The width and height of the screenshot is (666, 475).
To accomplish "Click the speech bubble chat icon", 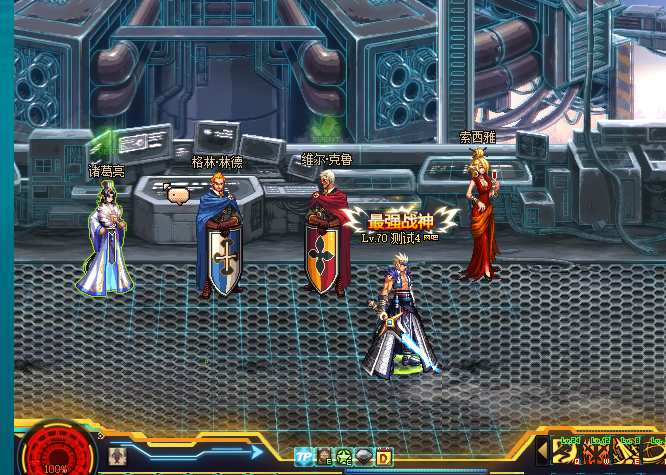I will point(178,195).
